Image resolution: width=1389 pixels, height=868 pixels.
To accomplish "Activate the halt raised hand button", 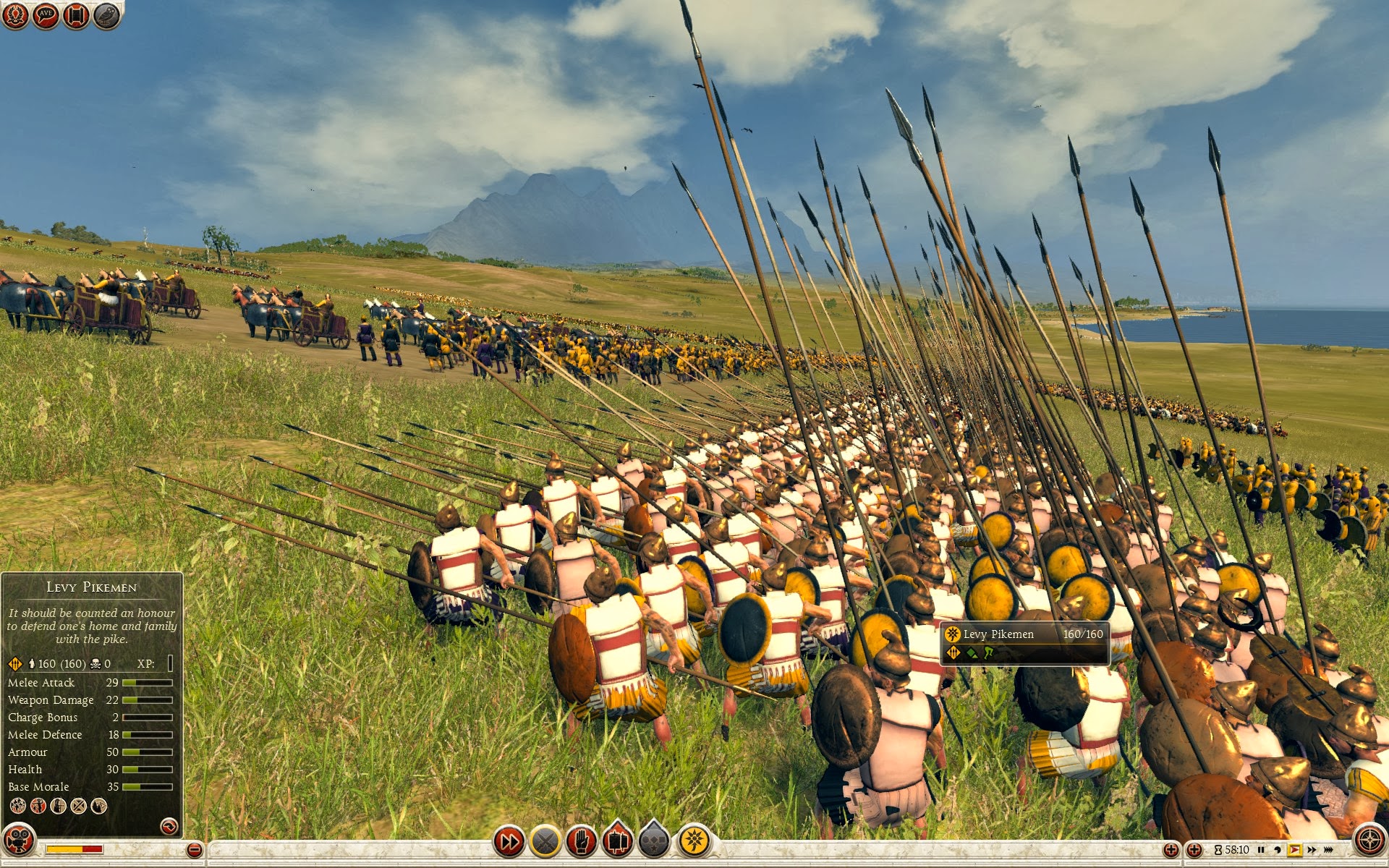I will 582,842.
